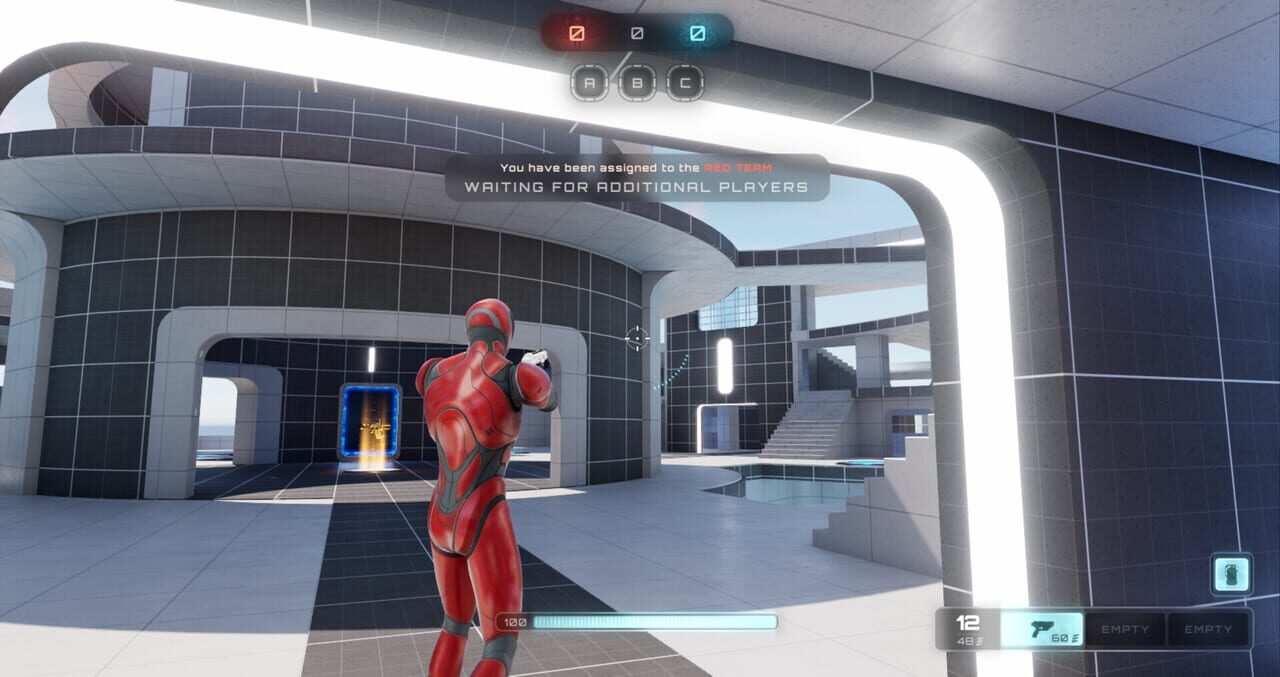Click control point A marker
1280x677 pixels.
(x=589, y=83)
